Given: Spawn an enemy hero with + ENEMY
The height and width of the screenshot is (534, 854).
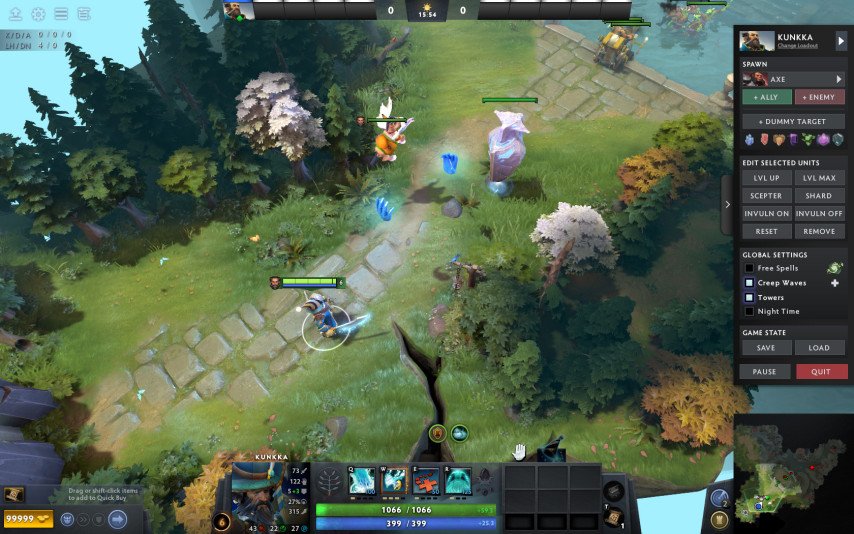Looking at the screenshot, I should tap(820, 97).
